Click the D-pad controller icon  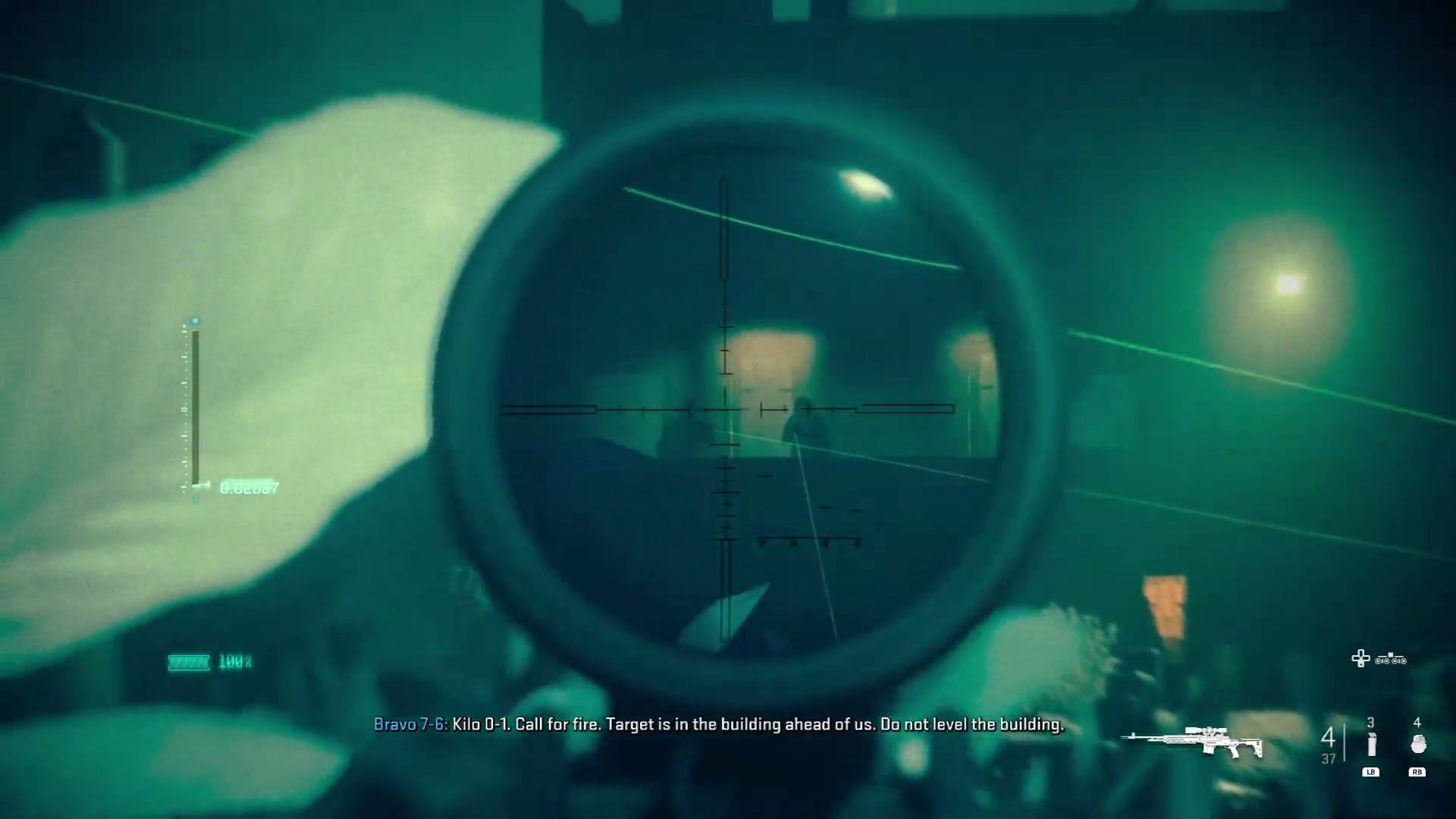coord(1360,657)
